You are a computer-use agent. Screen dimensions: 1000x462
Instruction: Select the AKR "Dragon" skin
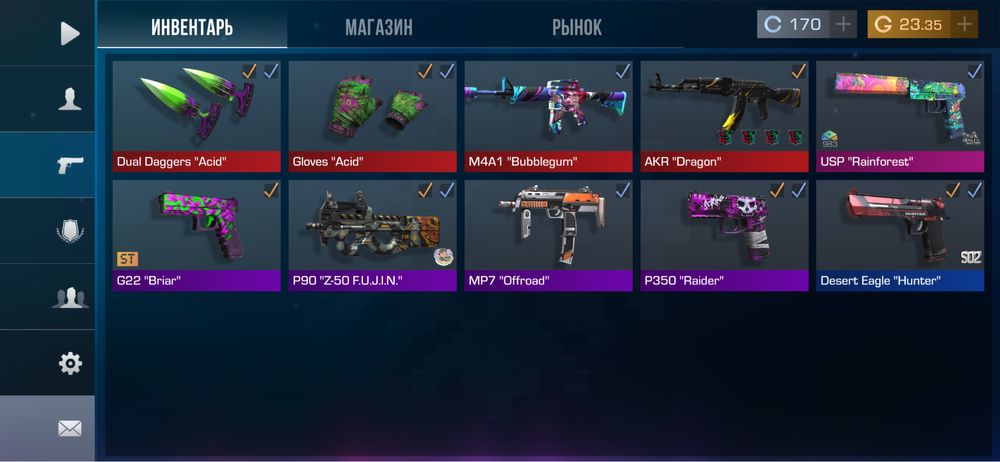(x=725, y=116)
